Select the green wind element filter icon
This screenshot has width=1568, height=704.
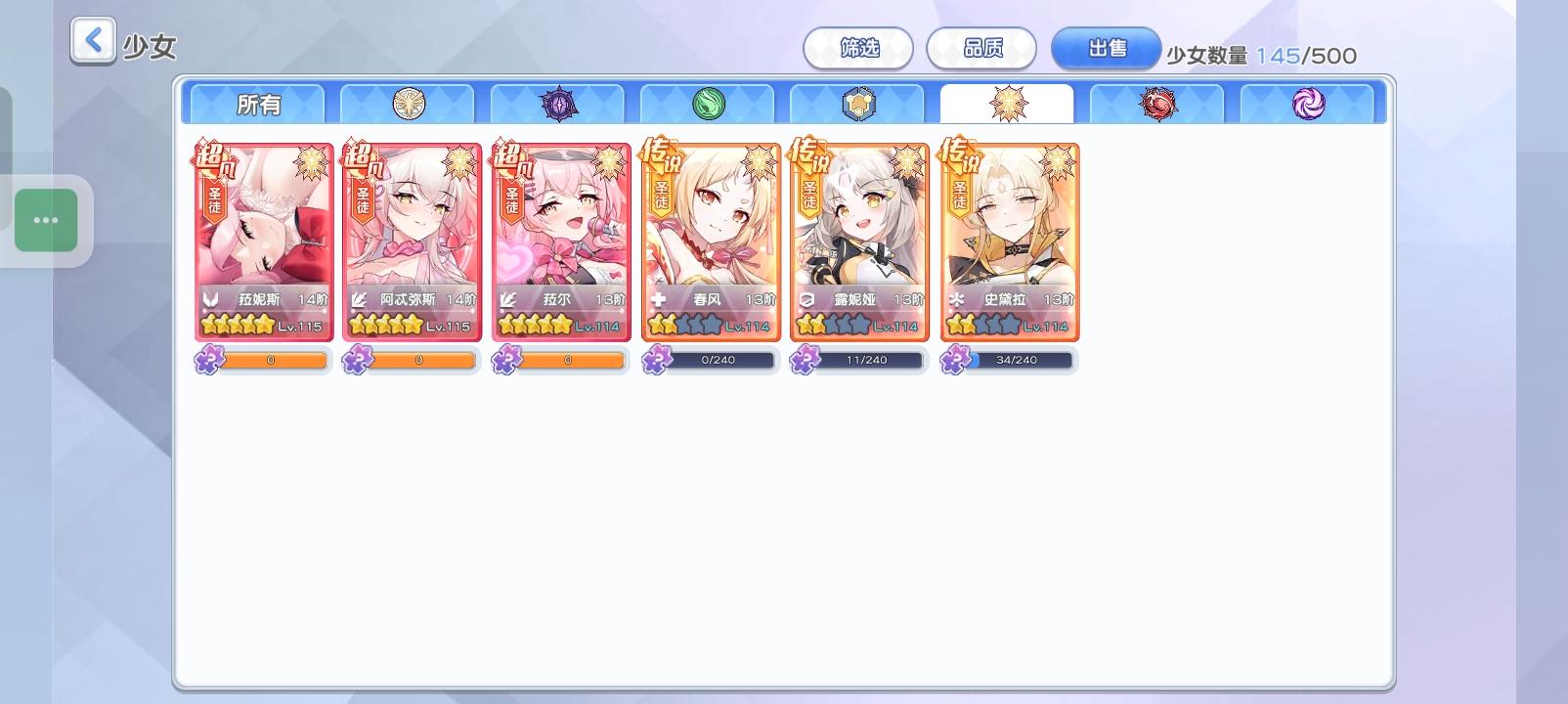coord(709,103)
